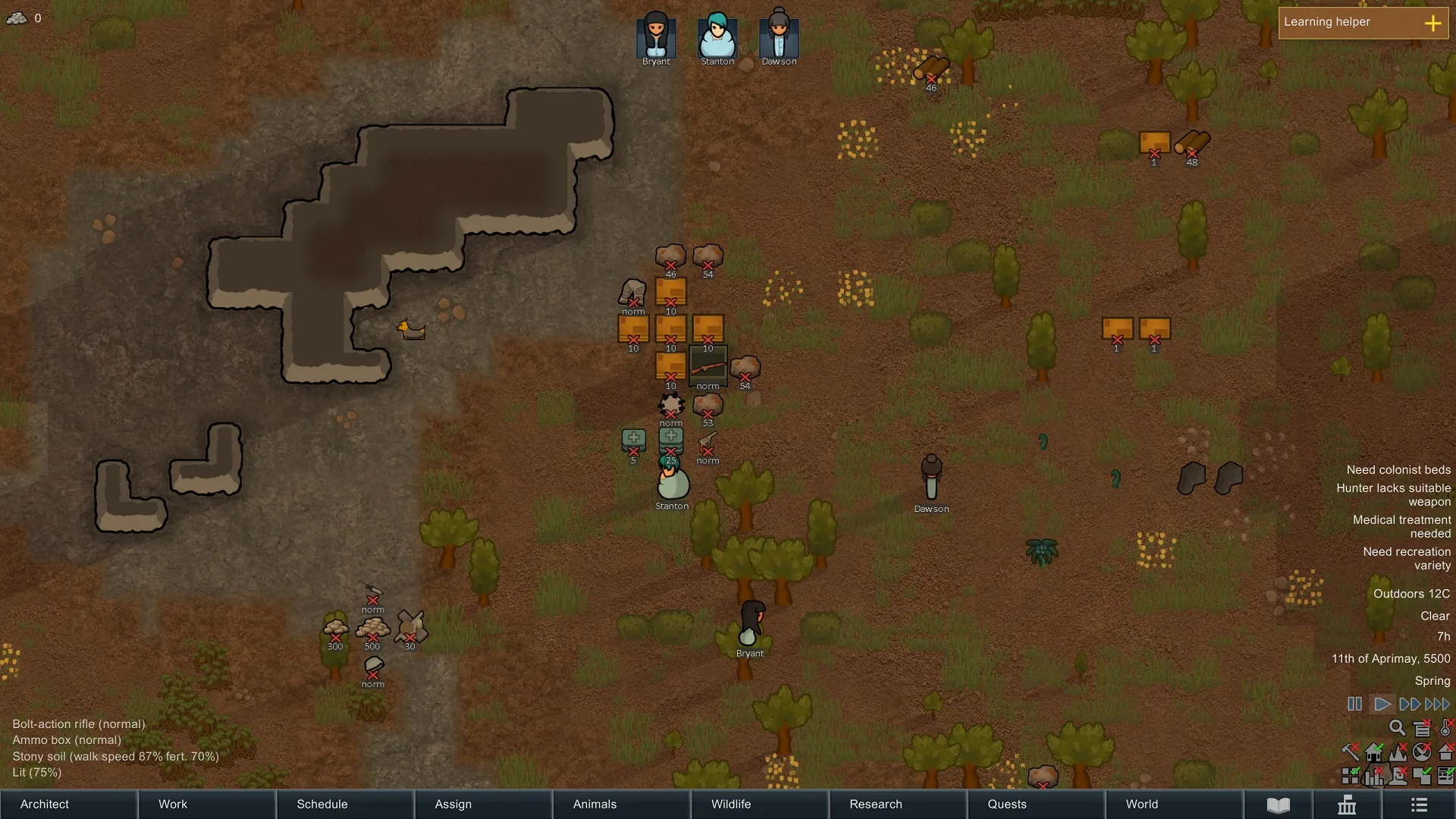Viewport: 1456px width, 819px height.
Task: Switch to the World view
Action: 1172,804
